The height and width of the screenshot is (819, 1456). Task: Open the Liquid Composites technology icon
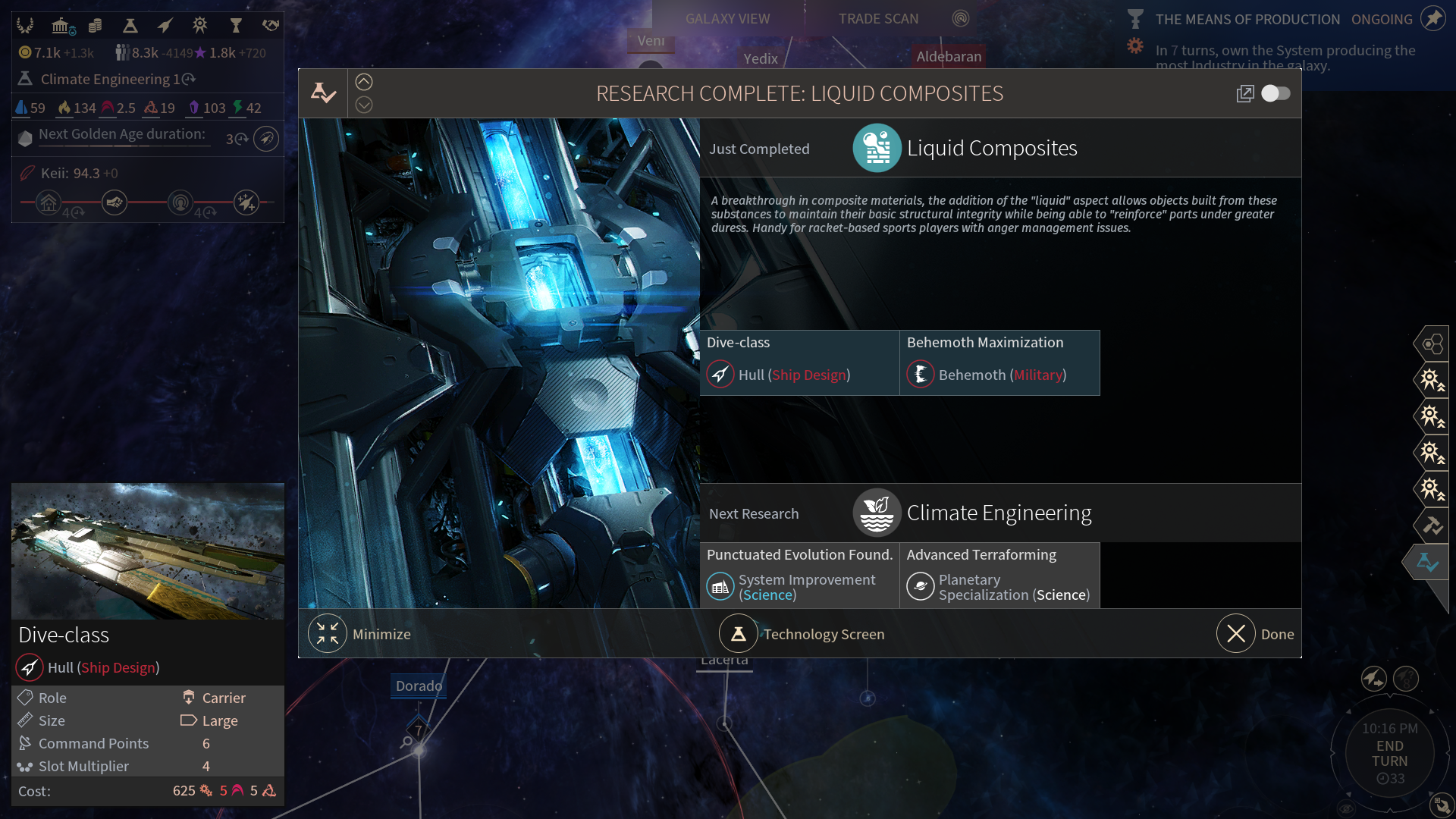(877, 149)
